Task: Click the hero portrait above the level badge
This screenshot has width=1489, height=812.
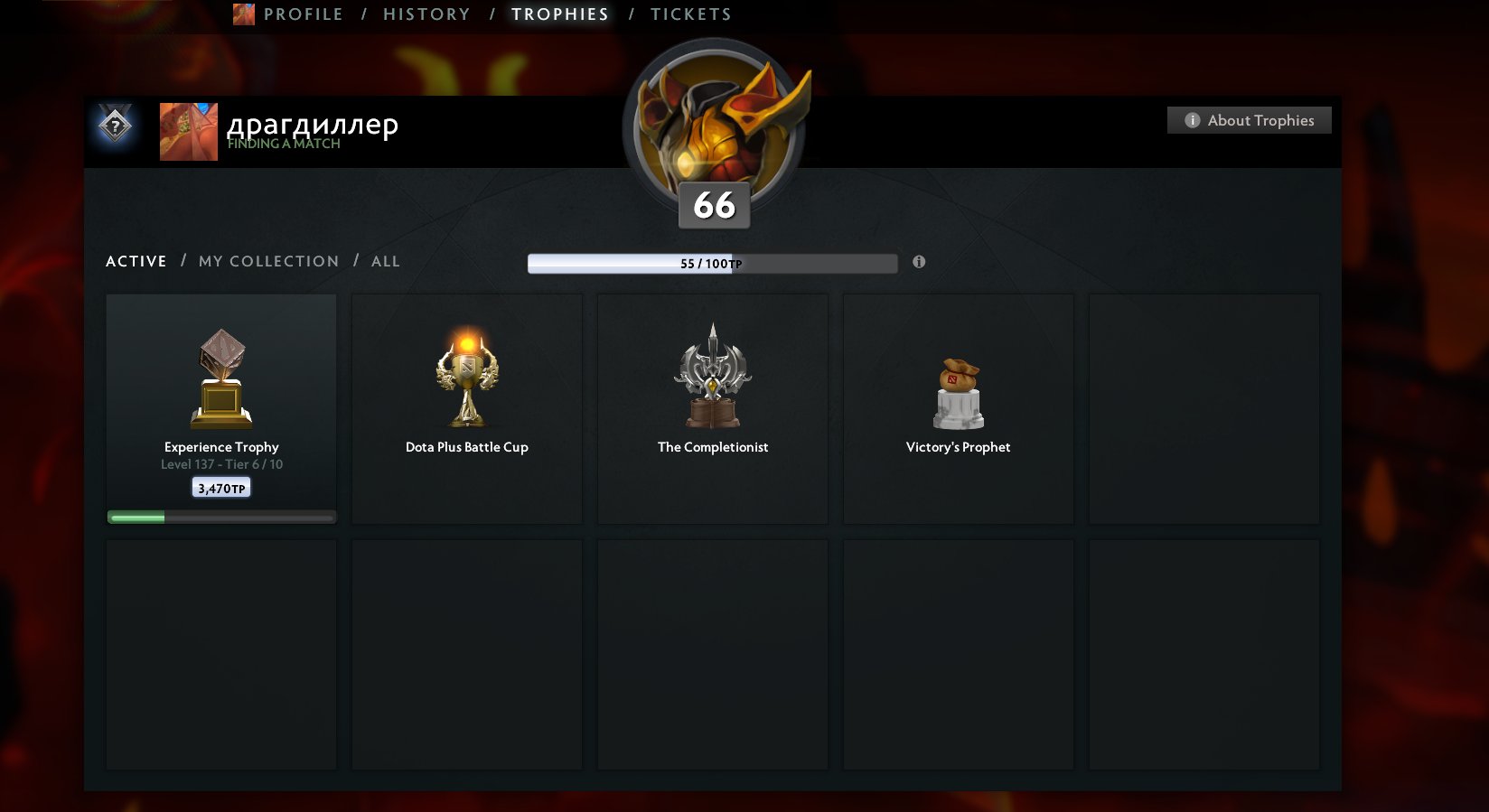Action: click(713, 117)
